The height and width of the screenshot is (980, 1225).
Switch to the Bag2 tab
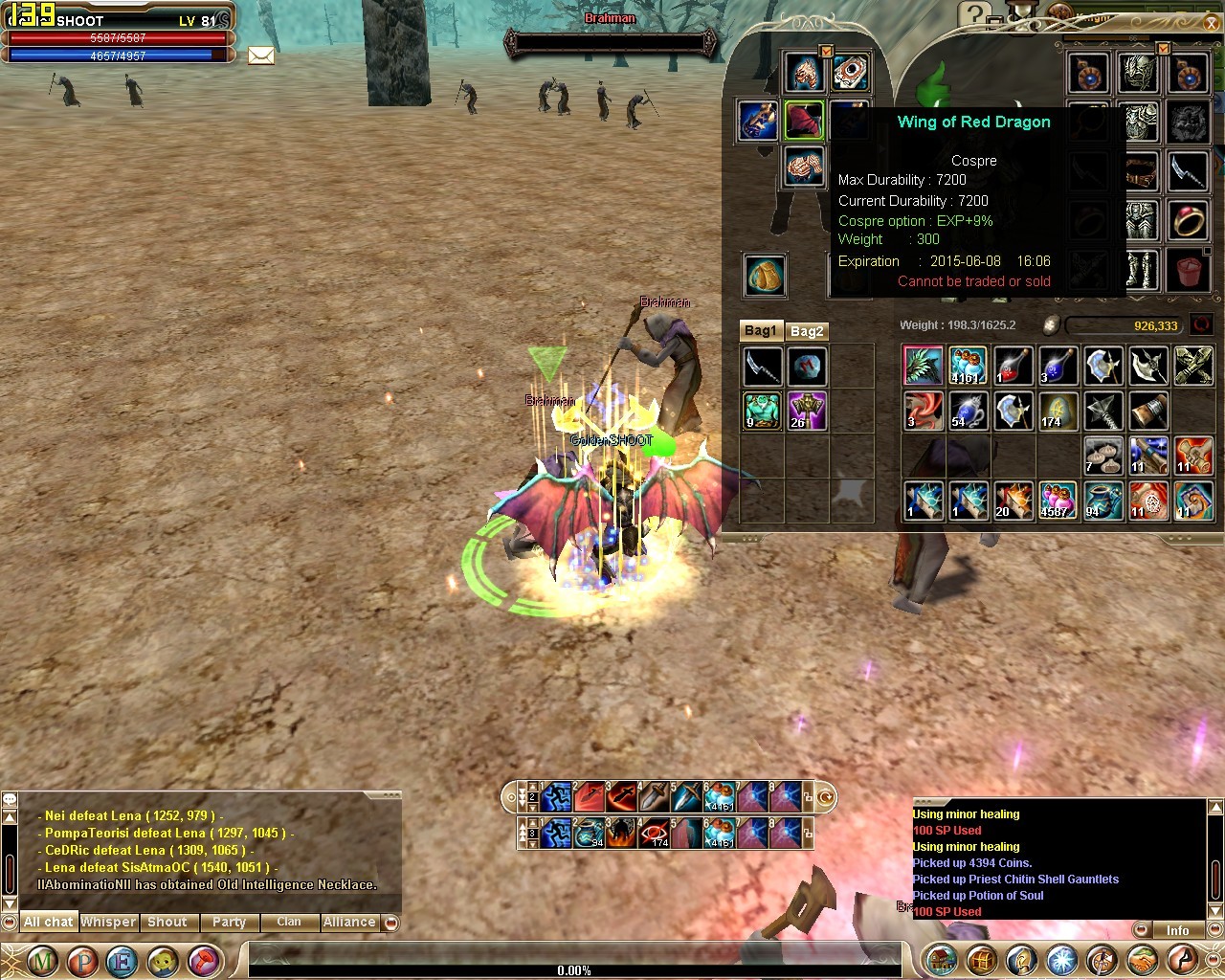807,331
